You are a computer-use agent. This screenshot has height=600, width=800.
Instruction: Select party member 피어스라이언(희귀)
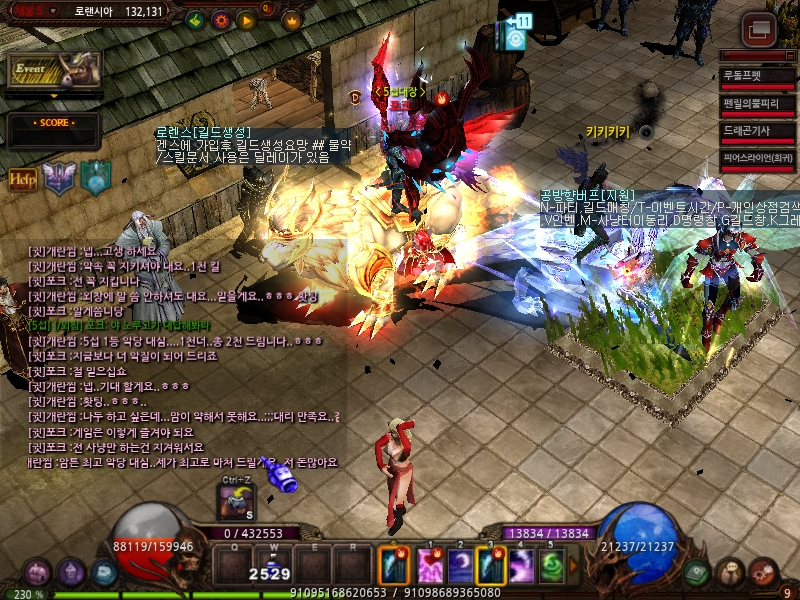pyautogui.click(x=757, y=158)
